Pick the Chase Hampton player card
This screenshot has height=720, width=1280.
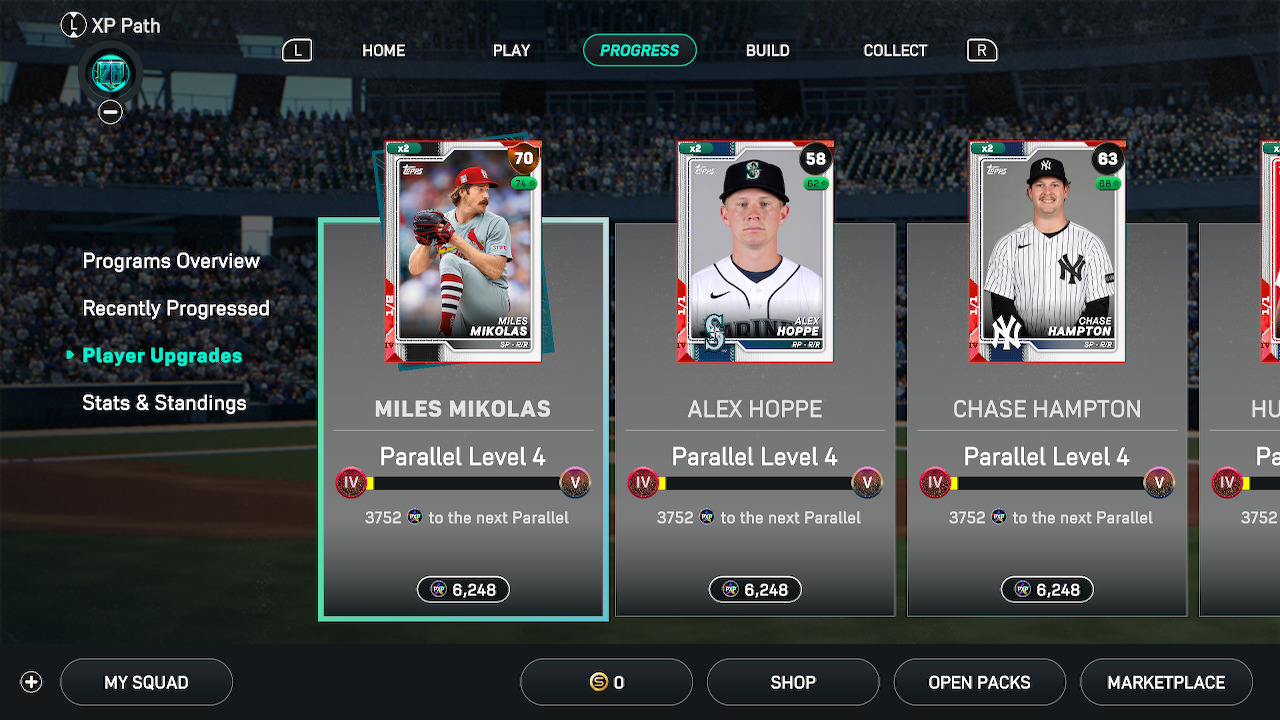point(1047,252)
